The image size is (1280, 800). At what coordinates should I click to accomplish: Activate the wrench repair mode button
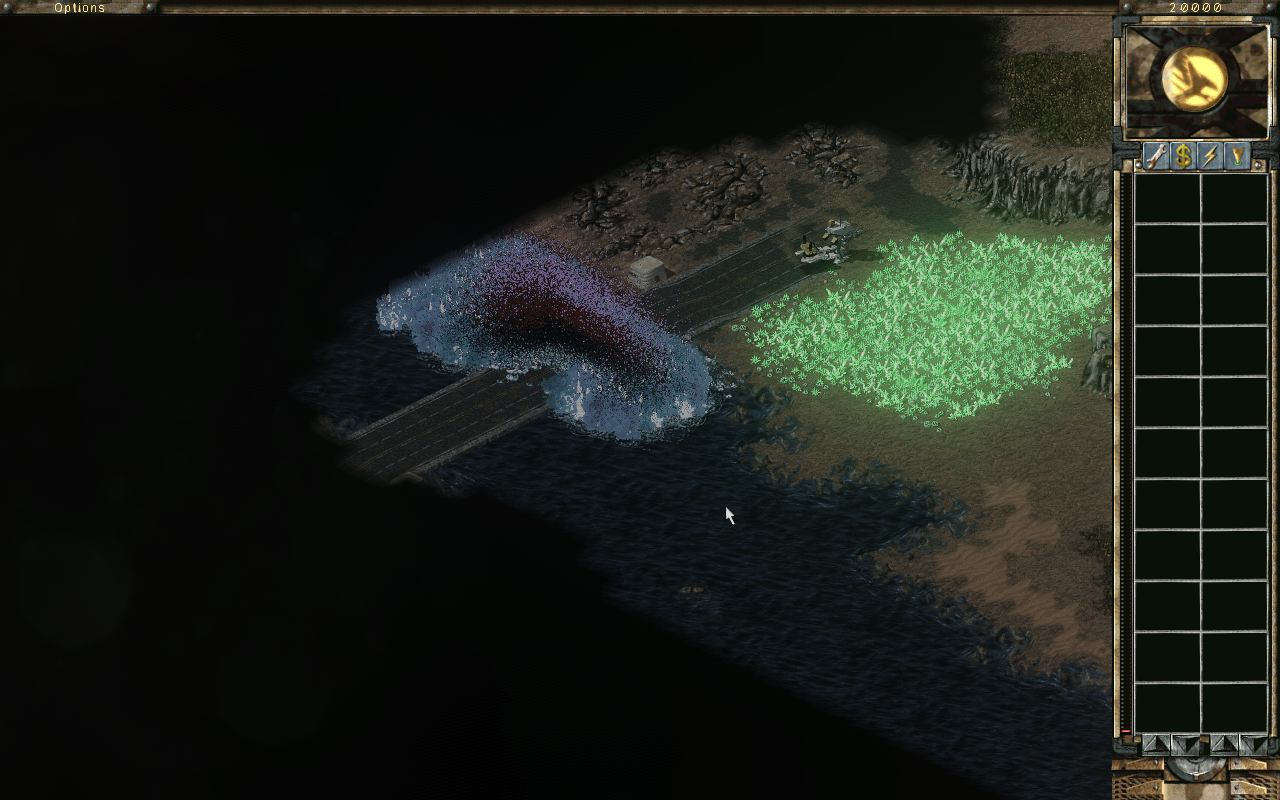tap(1156, 156)
